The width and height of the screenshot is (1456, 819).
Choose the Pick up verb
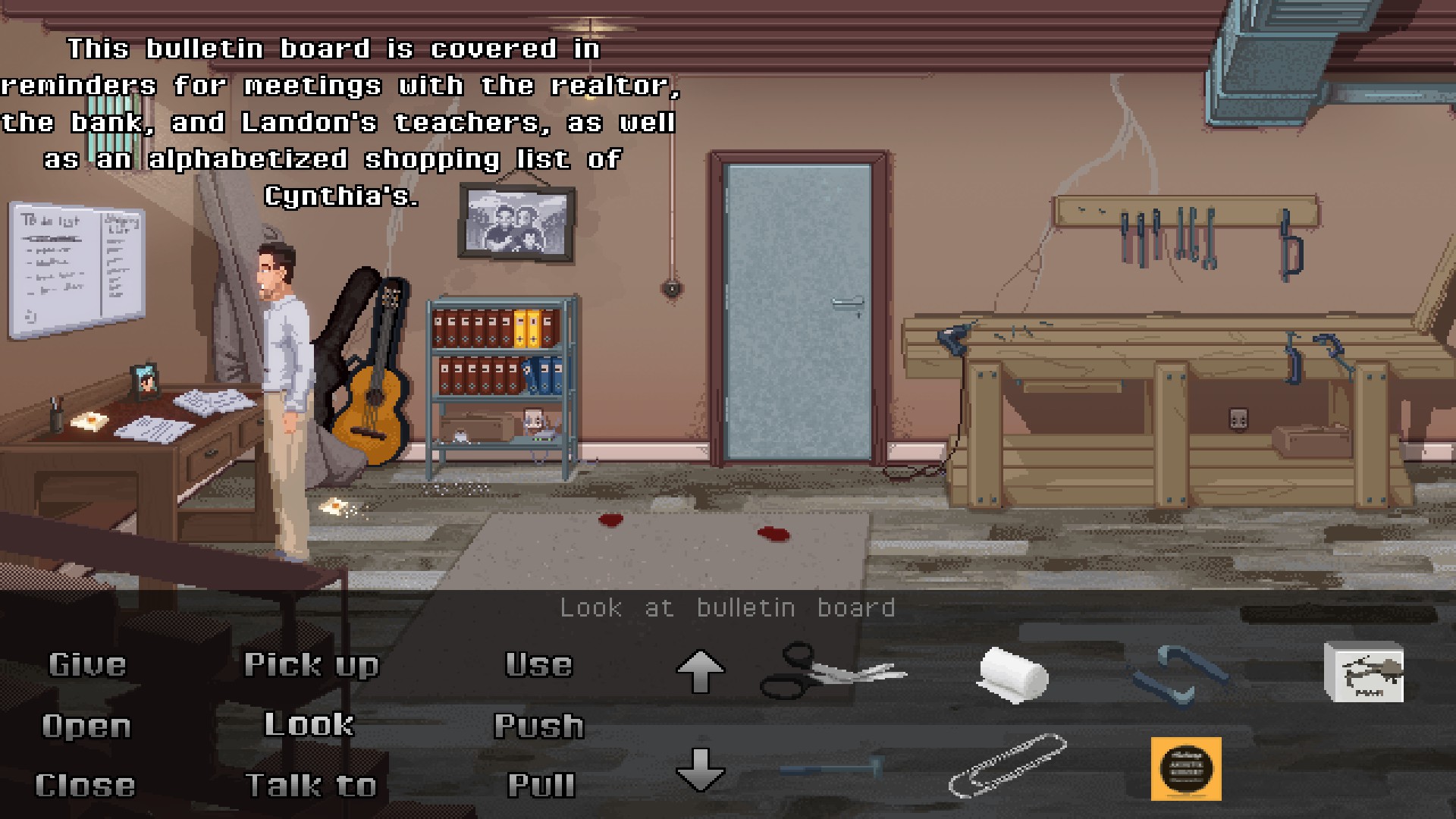[x=311, y=665]
